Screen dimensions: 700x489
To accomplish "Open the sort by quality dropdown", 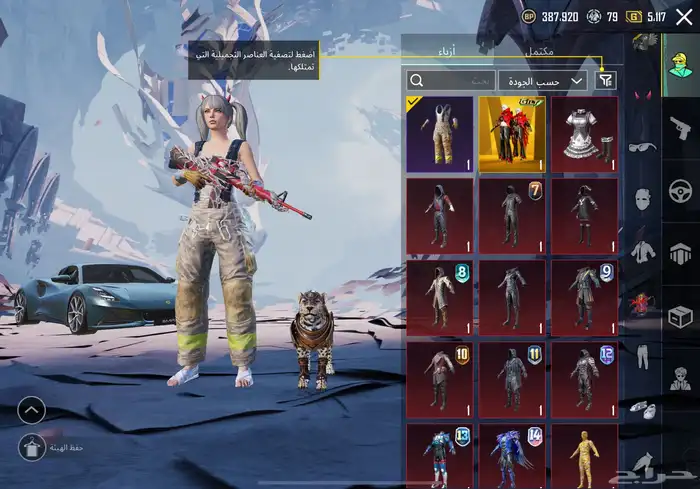I will (x=549, y=80).
